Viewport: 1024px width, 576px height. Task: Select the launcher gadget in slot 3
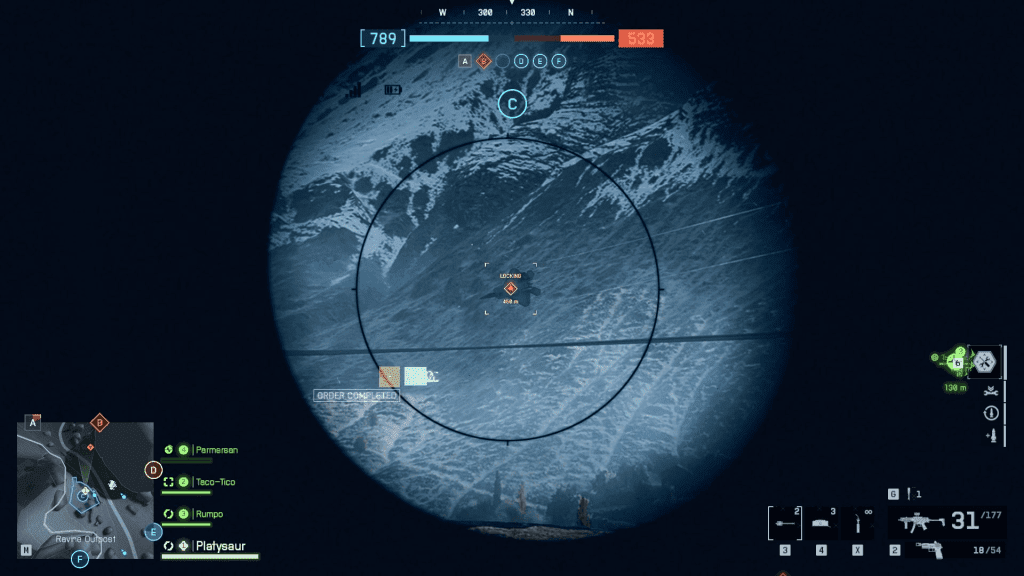click(x=785, y=523)
